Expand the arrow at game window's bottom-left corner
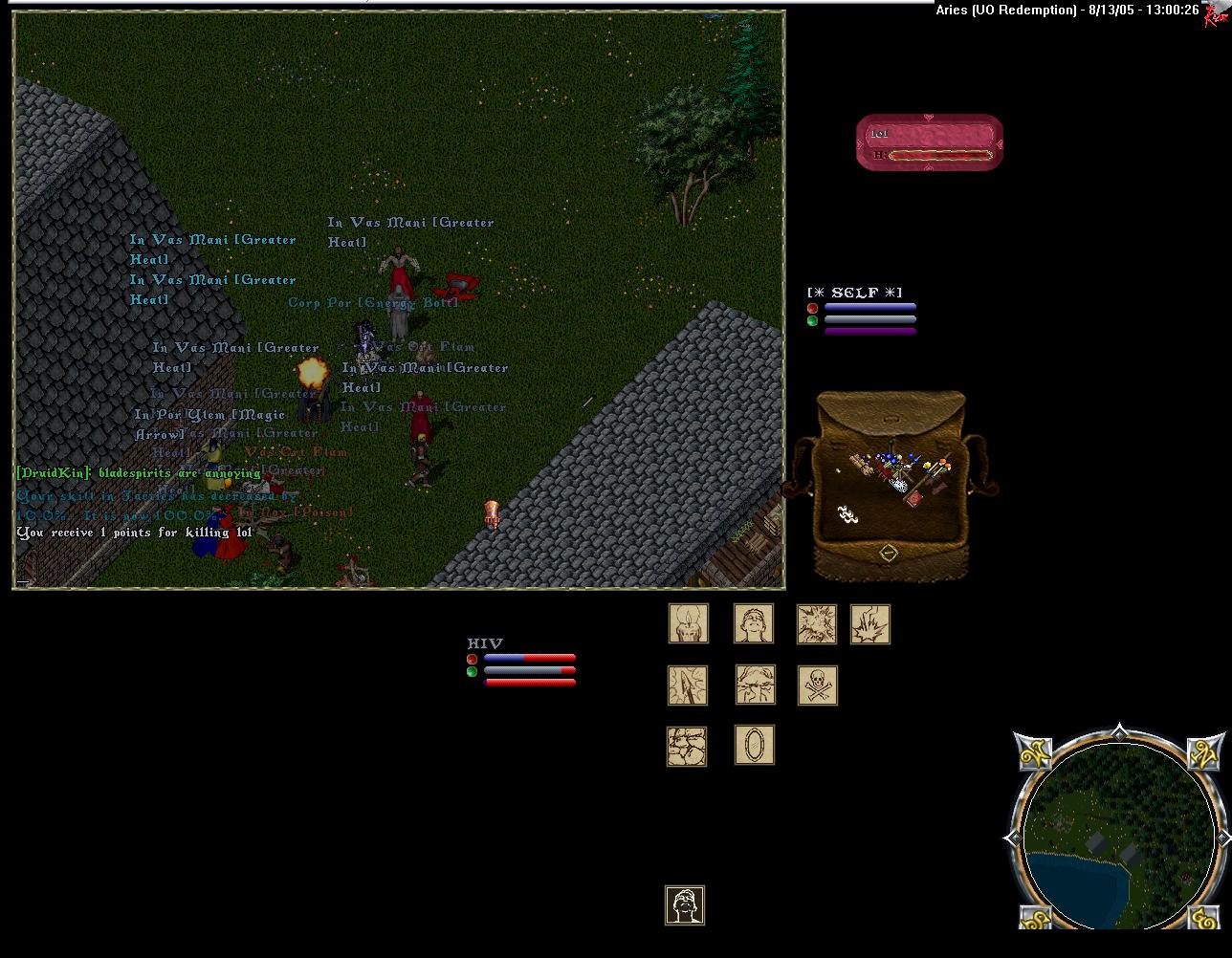 point(25,581)
